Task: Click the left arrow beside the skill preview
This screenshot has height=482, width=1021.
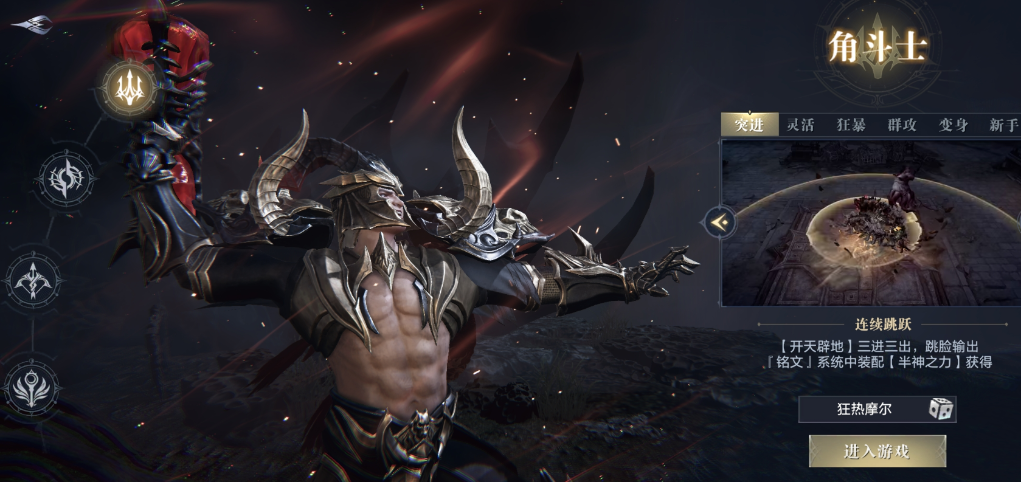Action: [718, 222]
